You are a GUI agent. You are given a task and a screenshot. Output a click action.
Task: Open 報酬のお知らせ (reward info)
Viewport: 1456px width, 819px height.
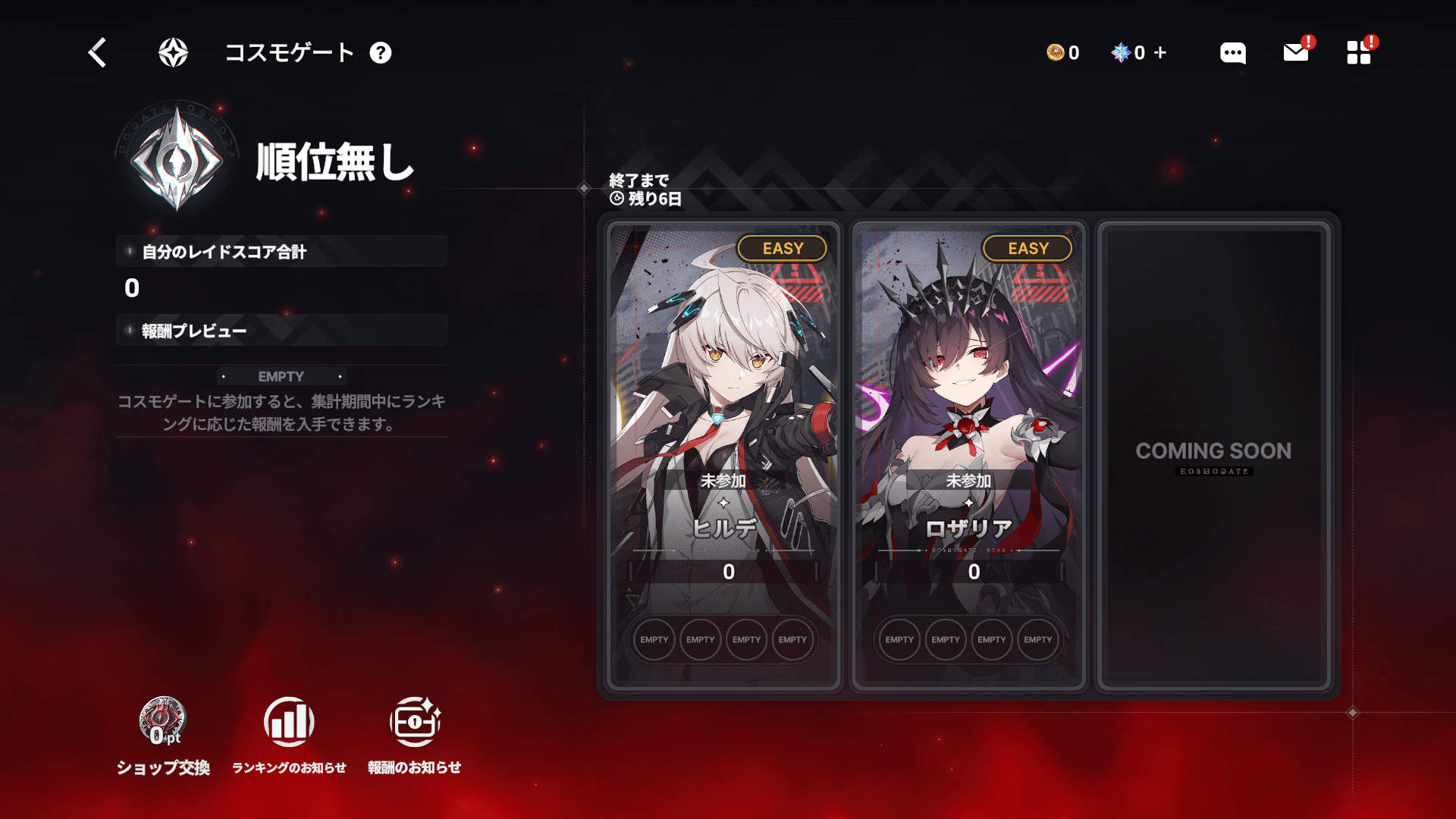point(414,734)
